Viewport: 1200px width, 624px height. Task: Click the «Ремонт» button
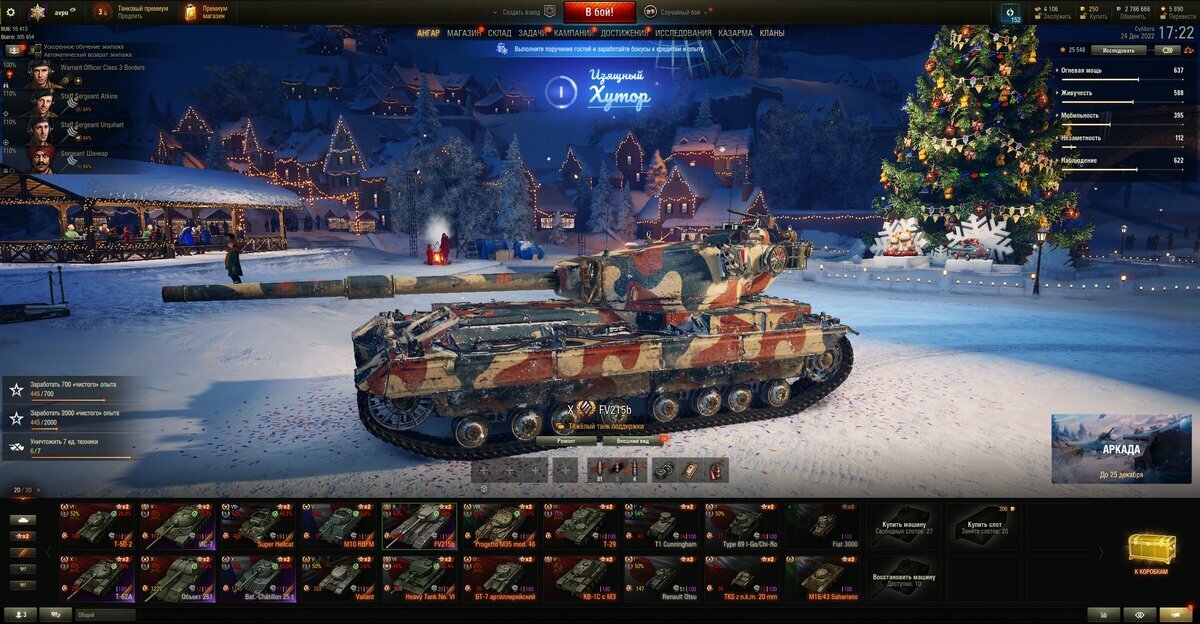click(x=567, y=440)
